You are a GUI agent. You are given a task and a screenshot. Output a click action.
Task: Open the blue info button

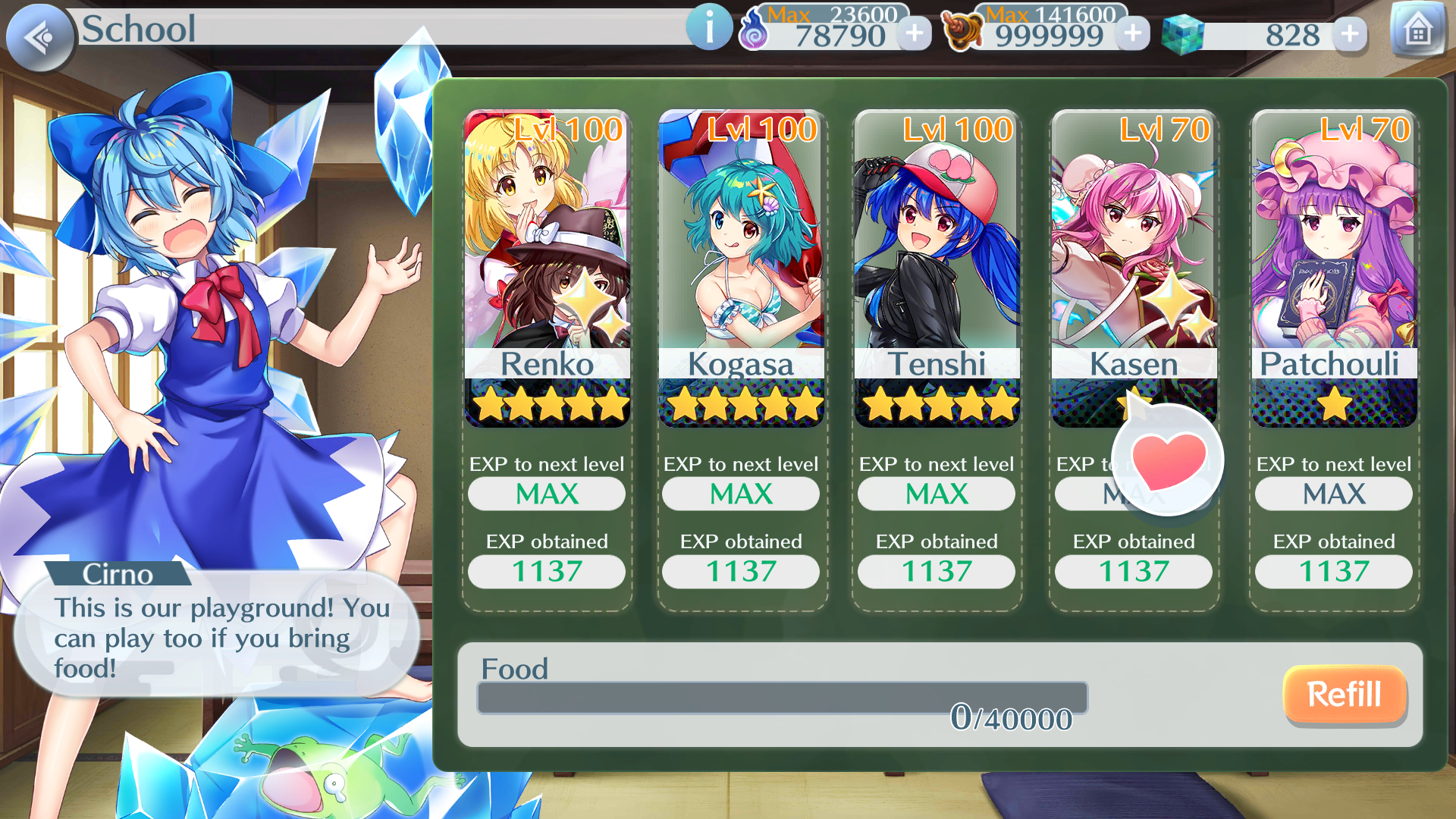(x=709, y=28)
